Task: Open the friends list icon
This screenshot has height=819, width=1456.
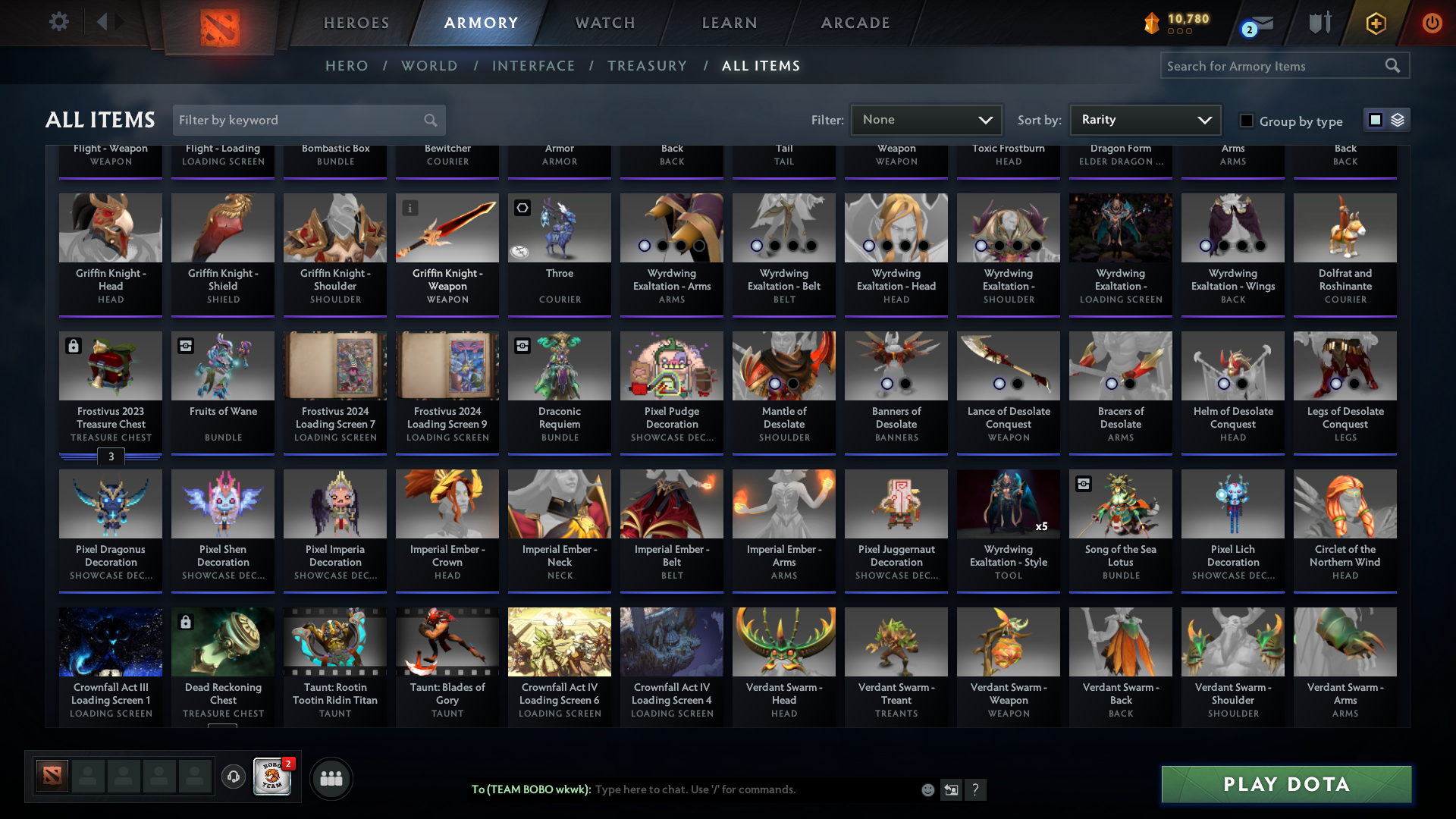Action: coord(331,778)
